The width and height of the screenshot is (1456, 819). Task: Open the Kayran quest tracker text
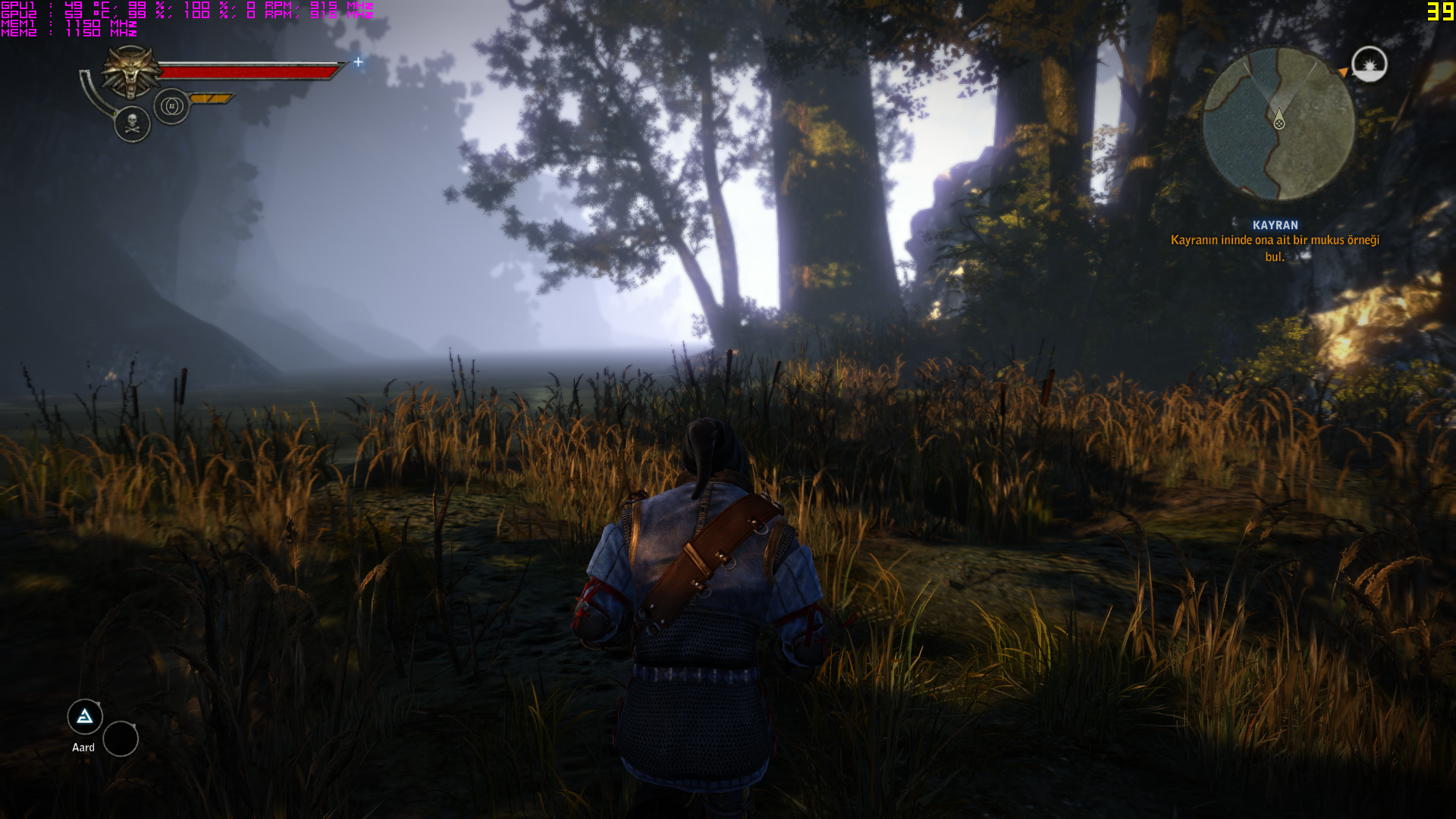point(1275,241)
